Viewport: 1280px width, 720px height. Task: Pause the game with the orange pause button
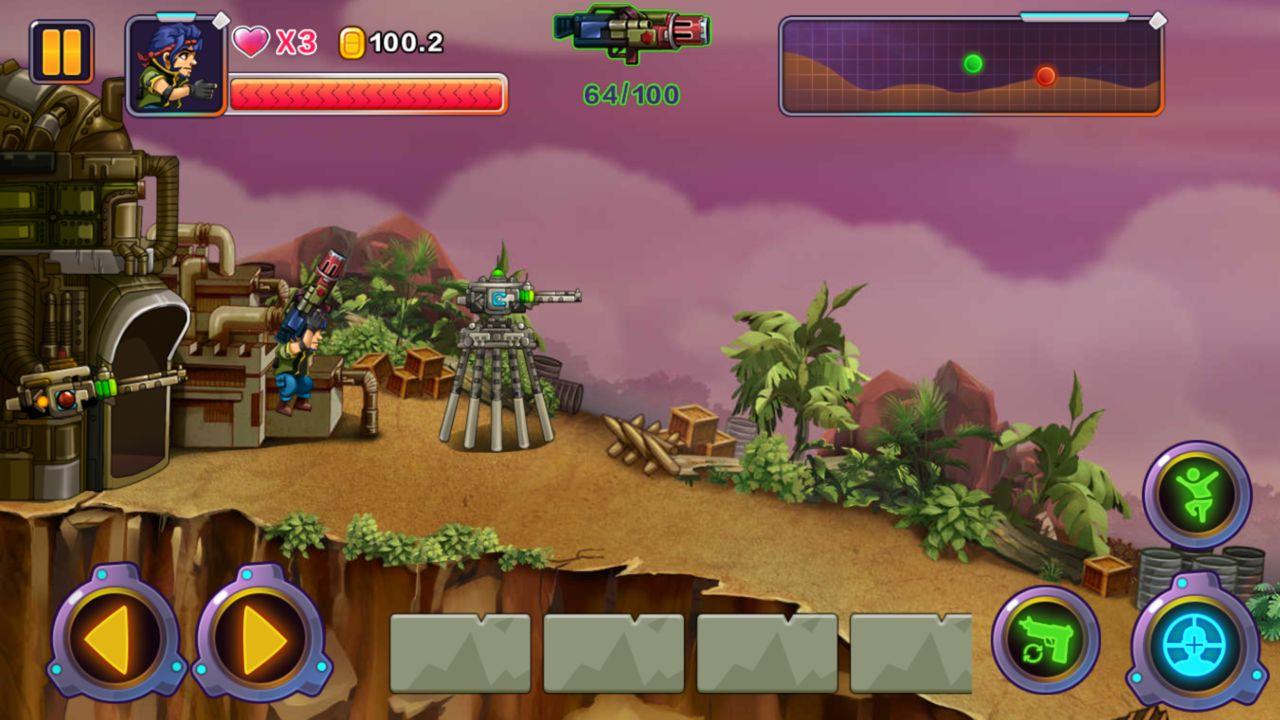pyautogui.click(x=61, y=52)
